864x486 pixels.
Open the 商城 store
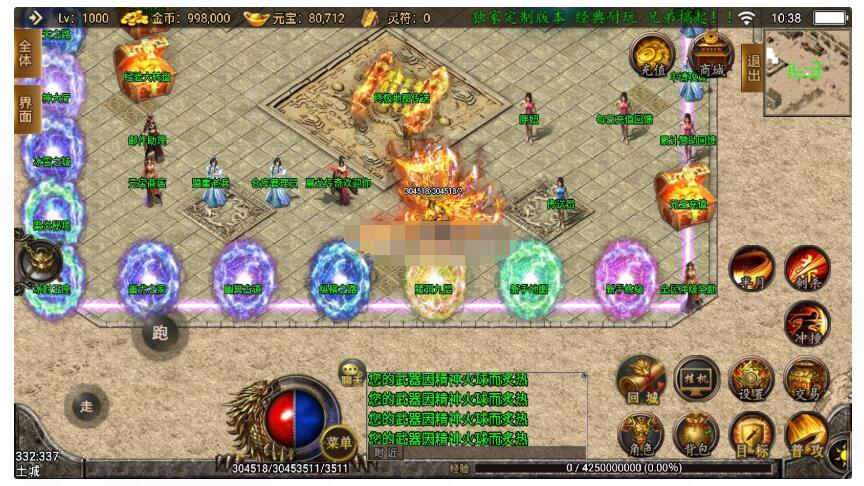pyautogui.click(x=711, y=53)
